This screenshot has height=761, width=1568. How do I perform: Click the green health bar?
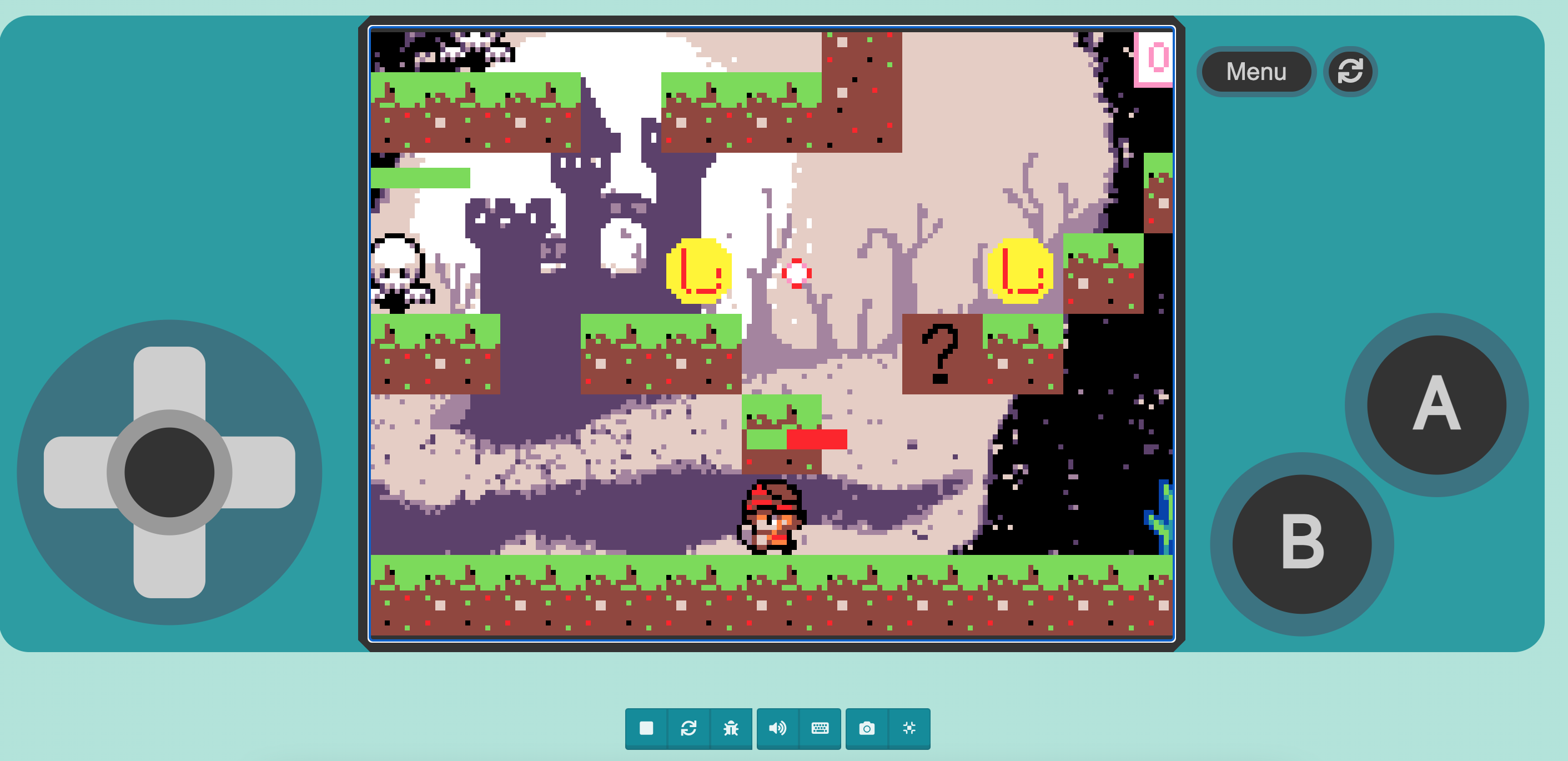click(422, 177)
